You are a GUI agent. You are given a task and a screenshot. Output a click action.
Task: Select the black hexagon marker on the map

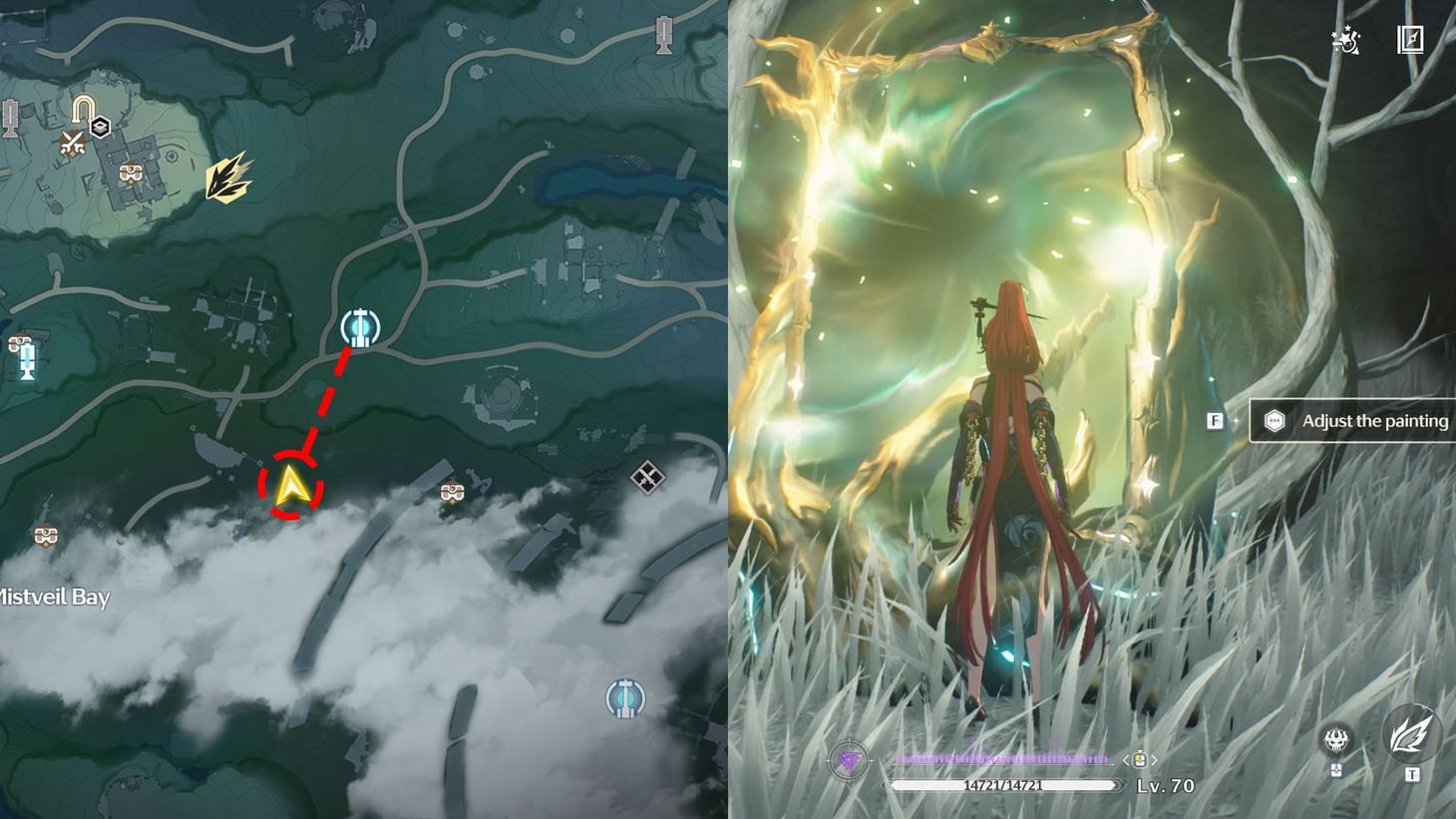[x=99, y=127]
